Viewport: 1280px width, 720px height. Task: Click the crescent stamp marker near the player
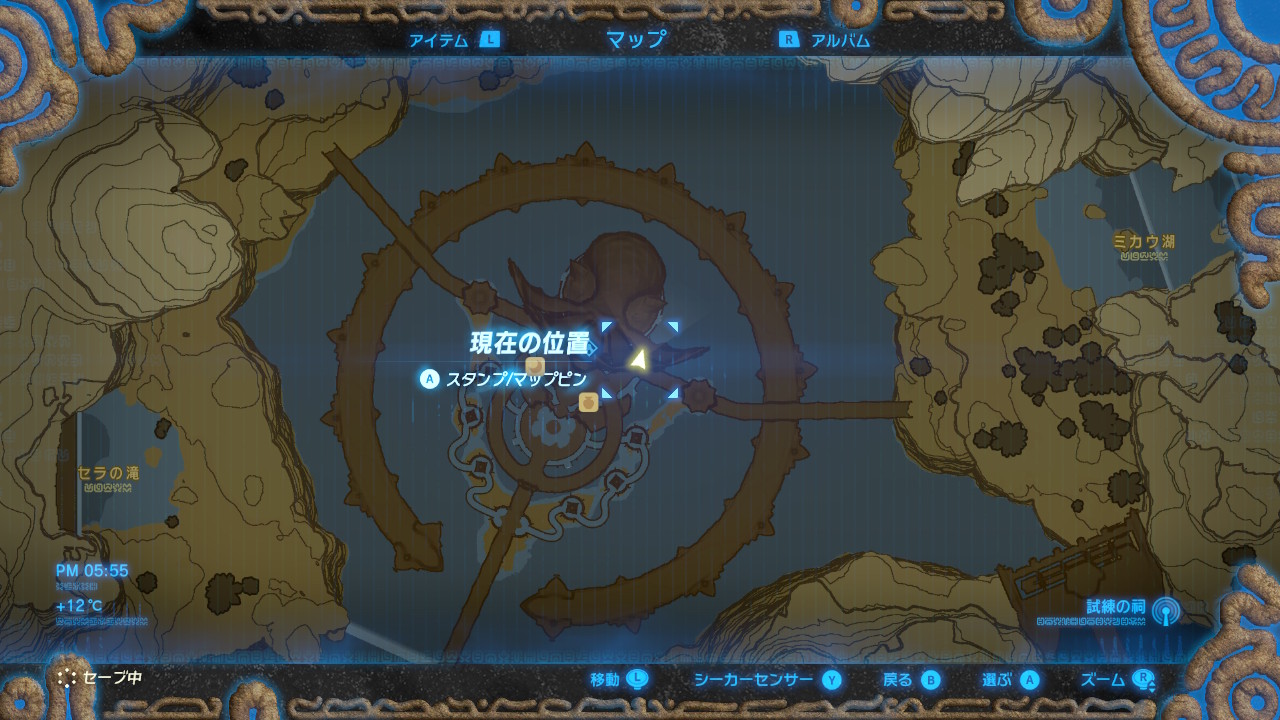[534, 367]
